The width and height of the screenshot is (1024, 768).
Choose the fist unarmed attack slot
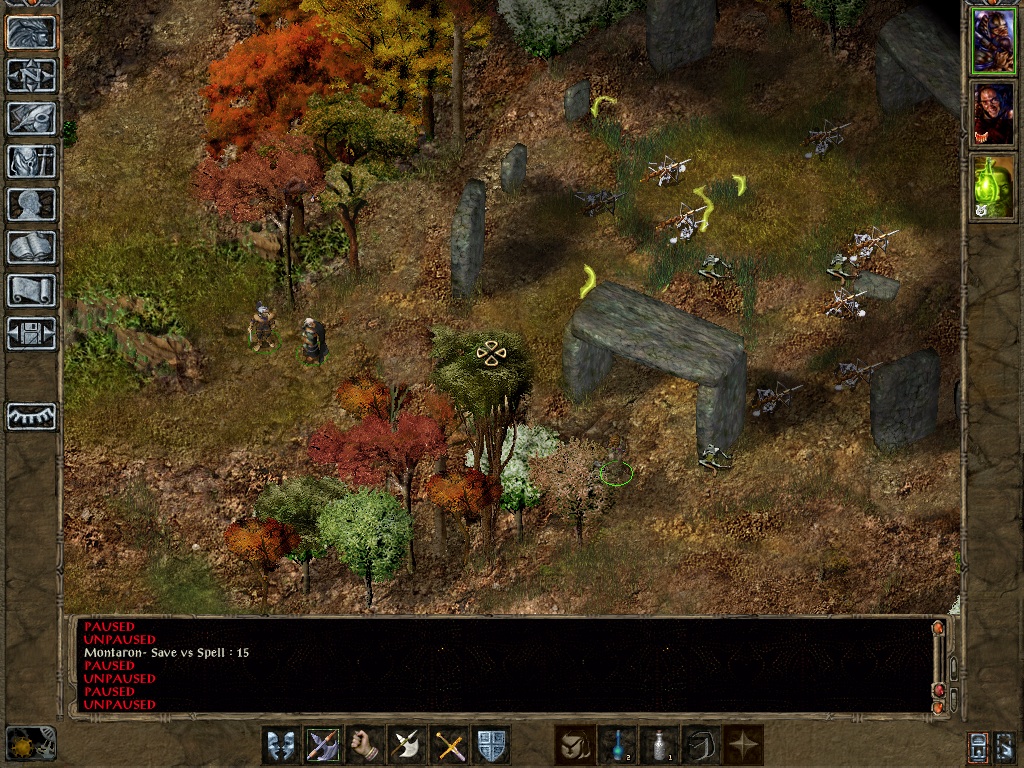coord(365,746)
